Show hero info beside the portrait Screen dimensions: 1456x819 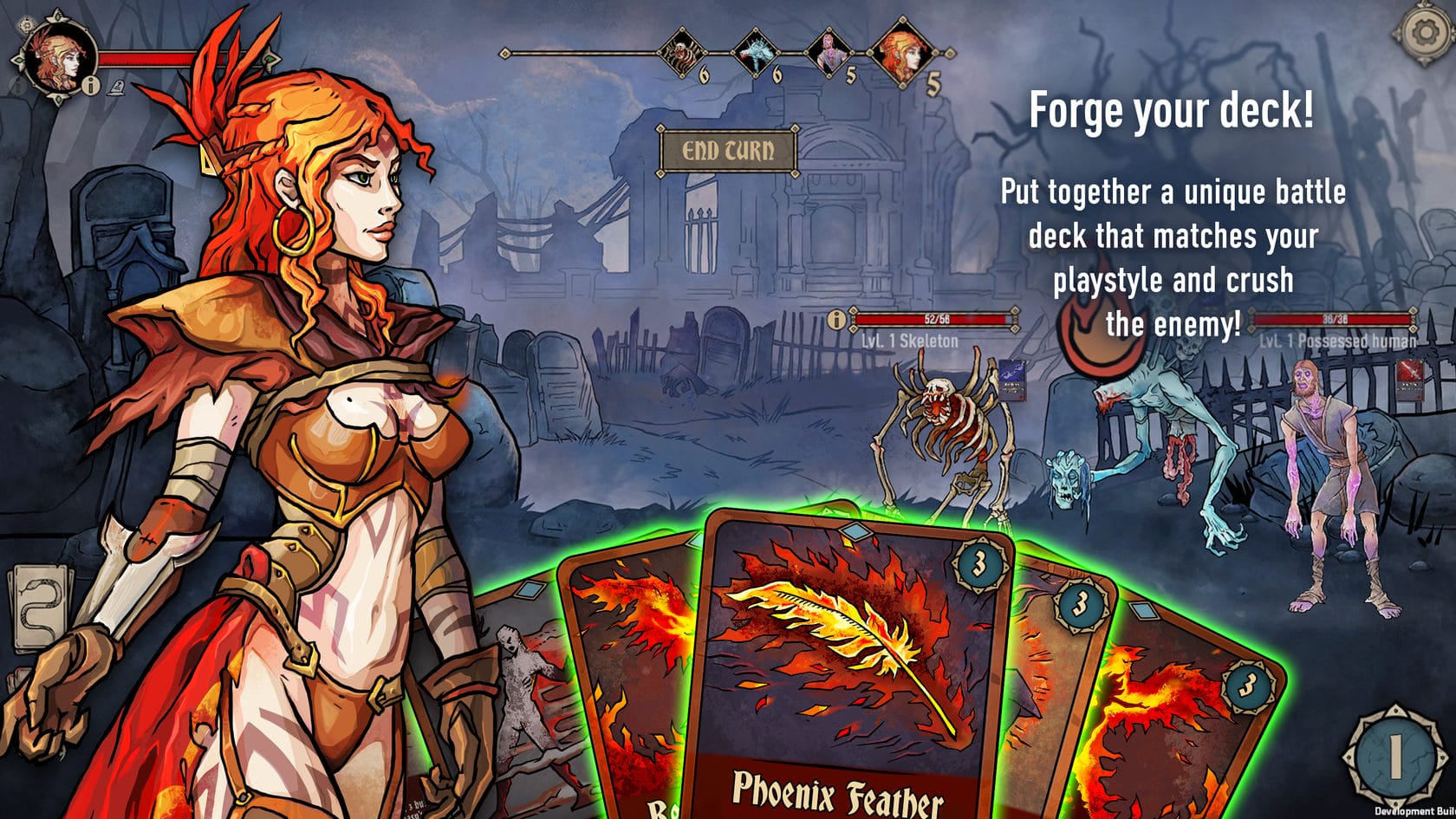(x=93, y=86)
